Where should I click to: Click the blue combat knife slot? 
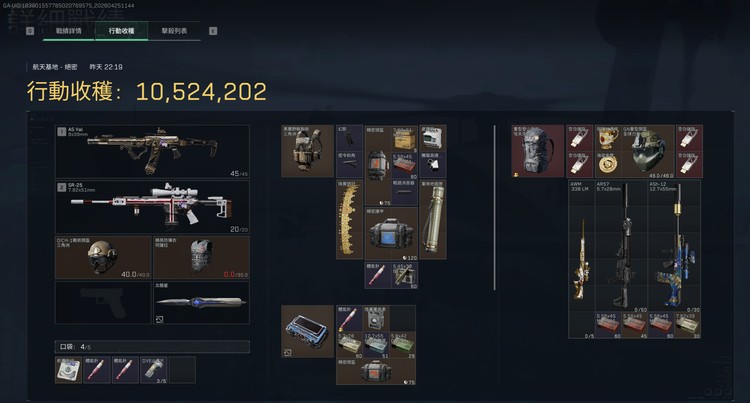tap(201, 302)
